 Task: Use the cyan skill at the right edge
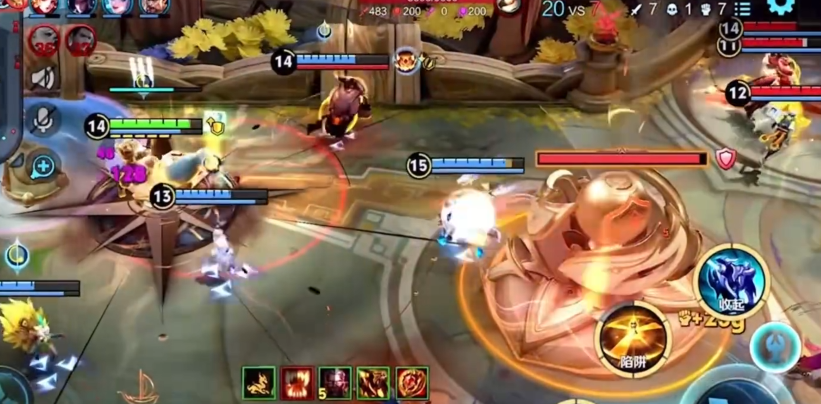pos(776,347)
